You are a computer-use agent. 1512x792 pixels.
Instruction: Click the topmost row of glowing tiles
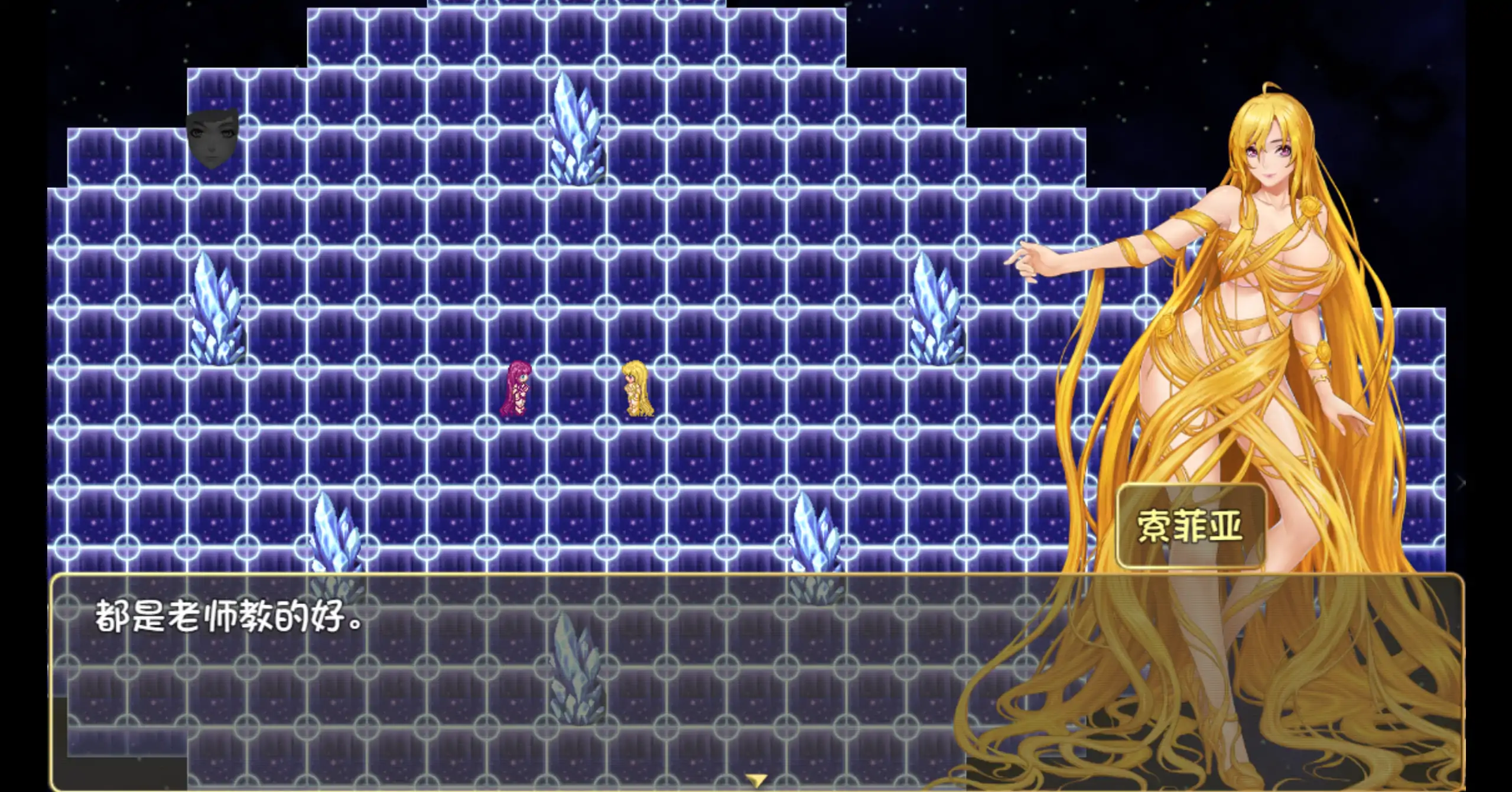(x=532, y=18)
